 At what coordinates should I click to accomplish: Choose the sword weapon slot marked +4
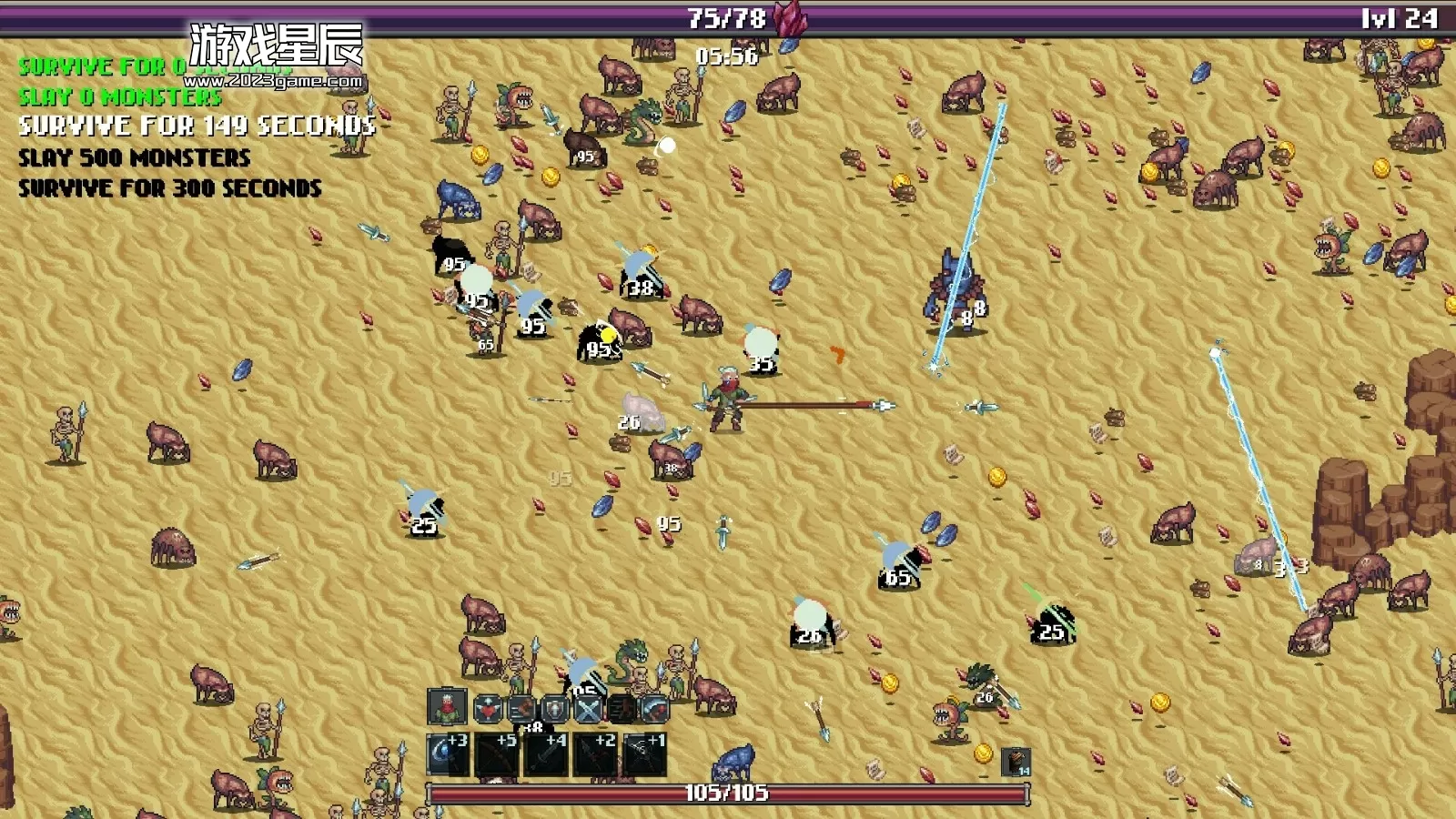(x=547, y=754)
